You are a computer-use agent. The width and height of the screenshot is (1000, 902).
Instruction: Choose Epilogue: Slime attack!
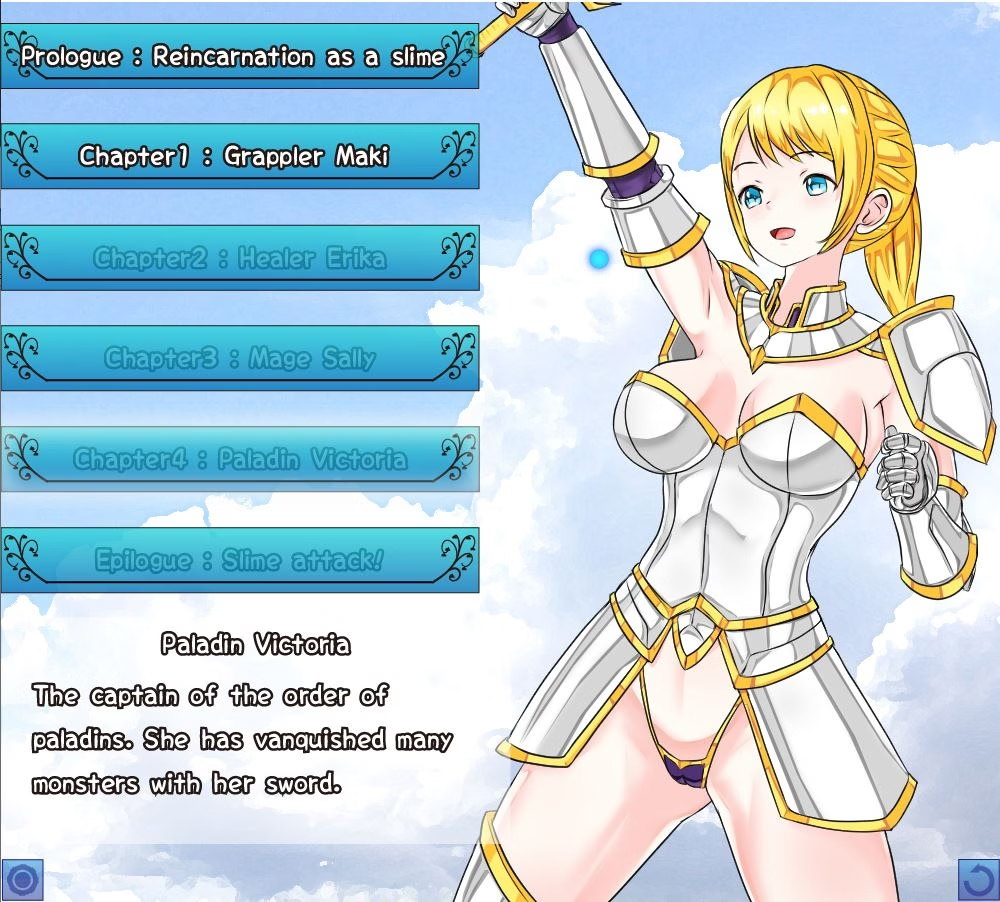[239, 560]
